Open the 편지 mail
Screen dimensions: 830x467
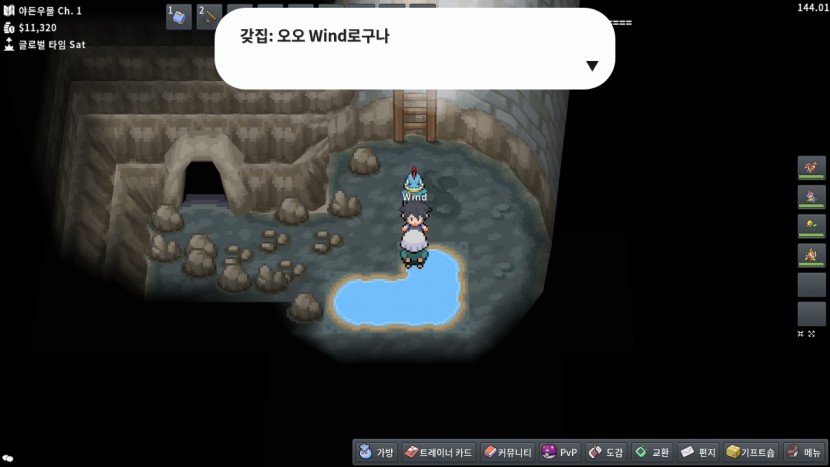pyautogui.click(x=698, y=453)
